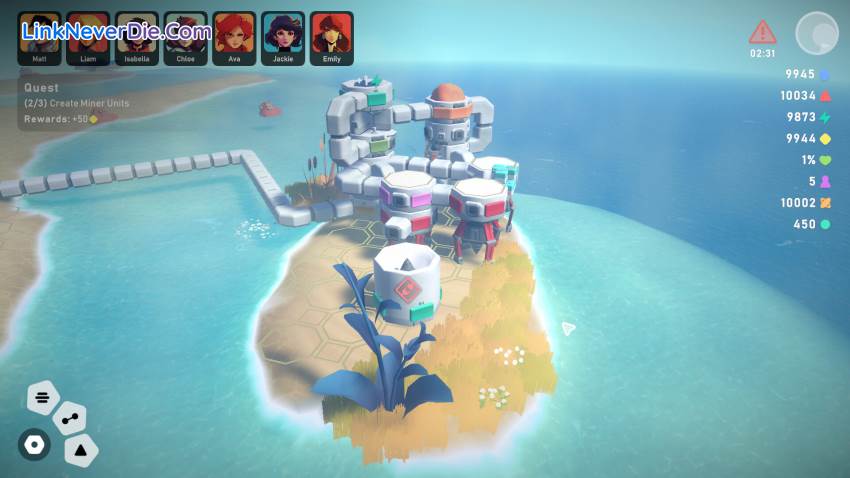This screenshot has width=850, height=478.
Task: Click the red warning triangle alert
Action: (763, 32)
